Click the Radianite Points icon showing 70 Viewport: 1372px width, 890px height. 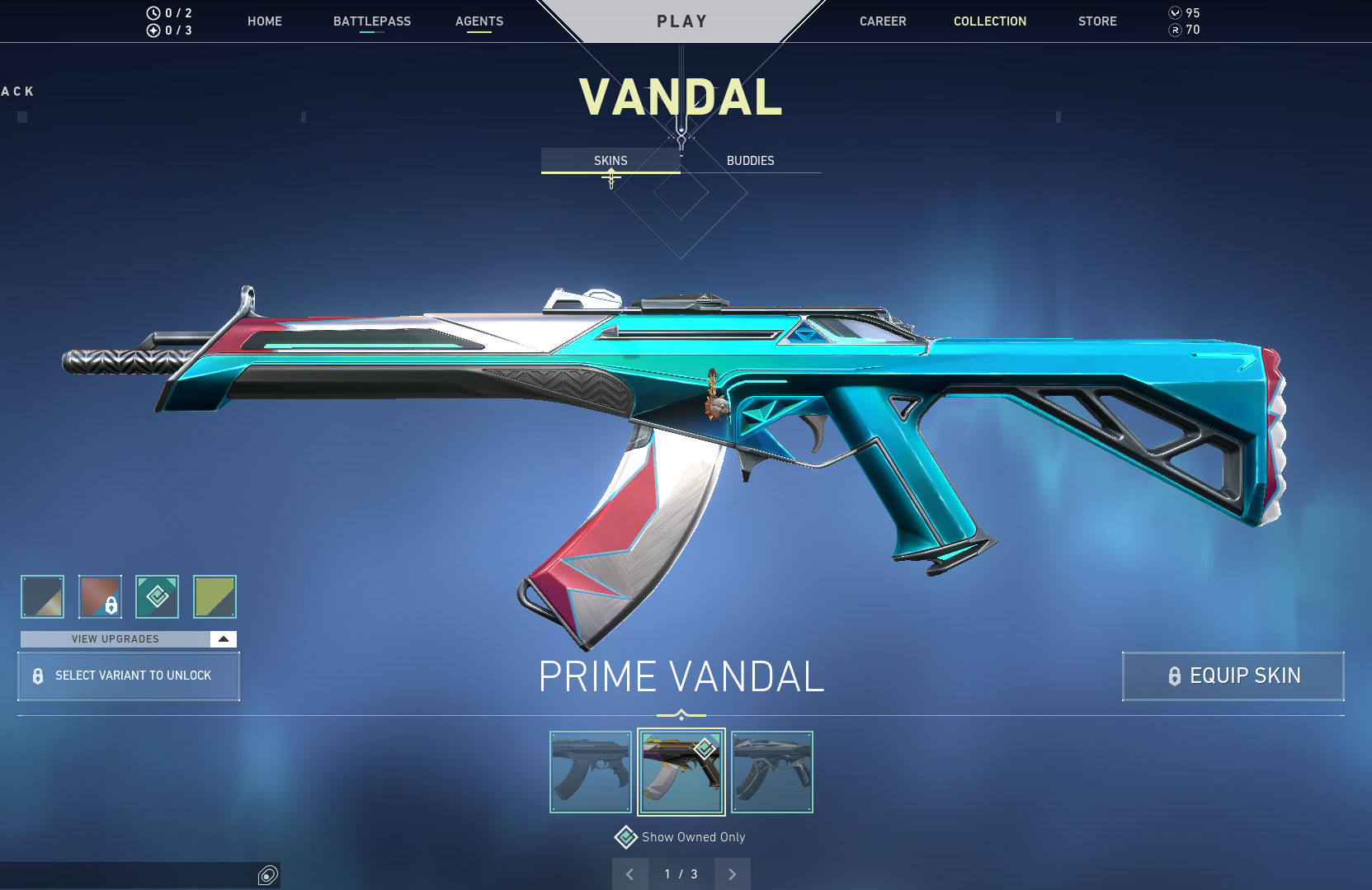[1174, 30]
